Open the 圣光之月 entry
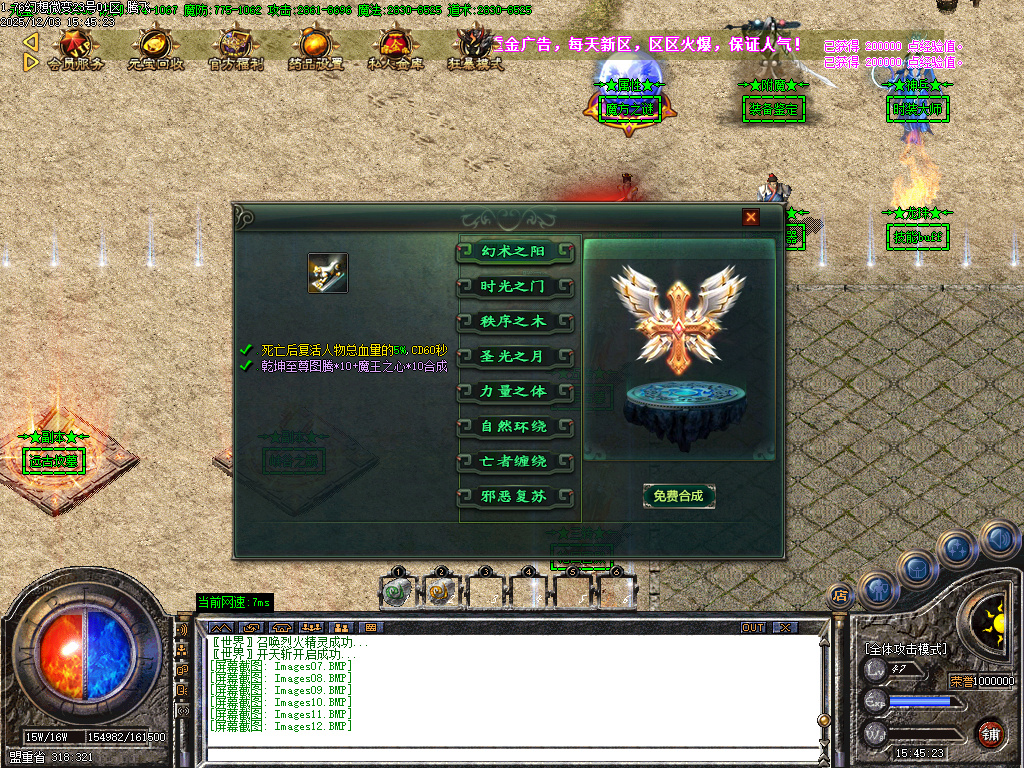Viewport: 1024px width, 768px height. [x=515, y=357]
